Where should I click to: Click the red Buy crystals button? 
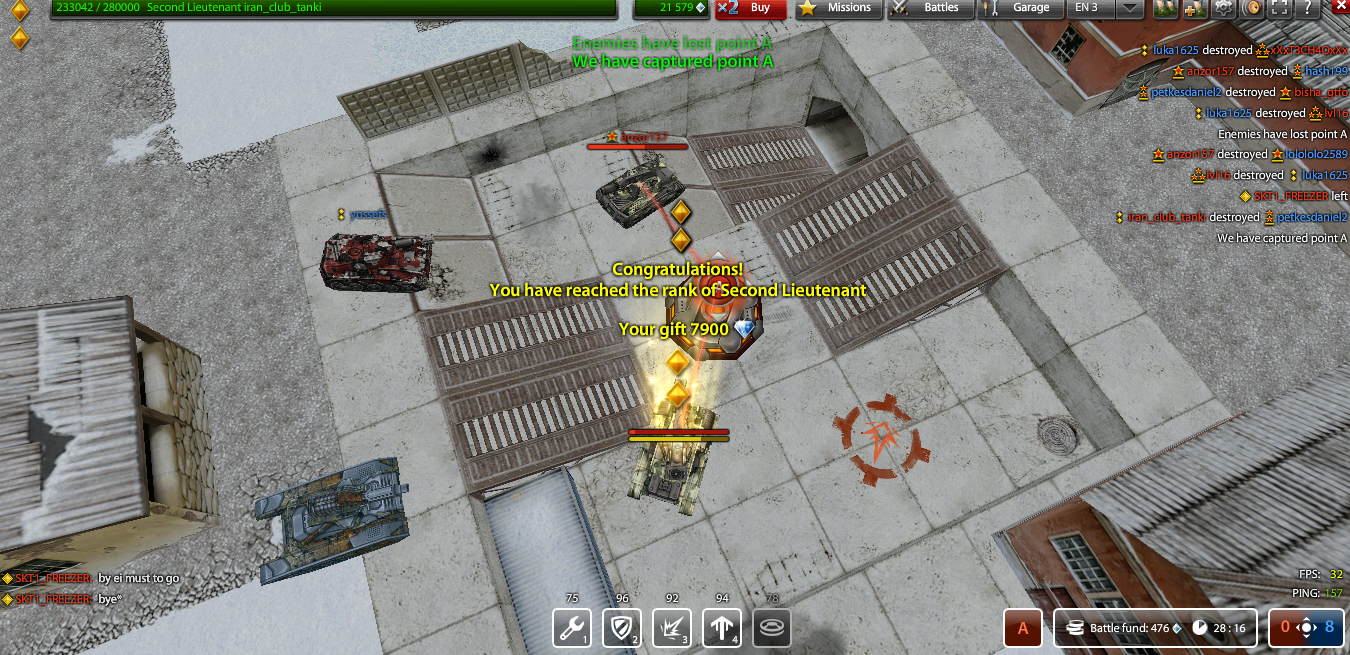click(x=751, y=8)
